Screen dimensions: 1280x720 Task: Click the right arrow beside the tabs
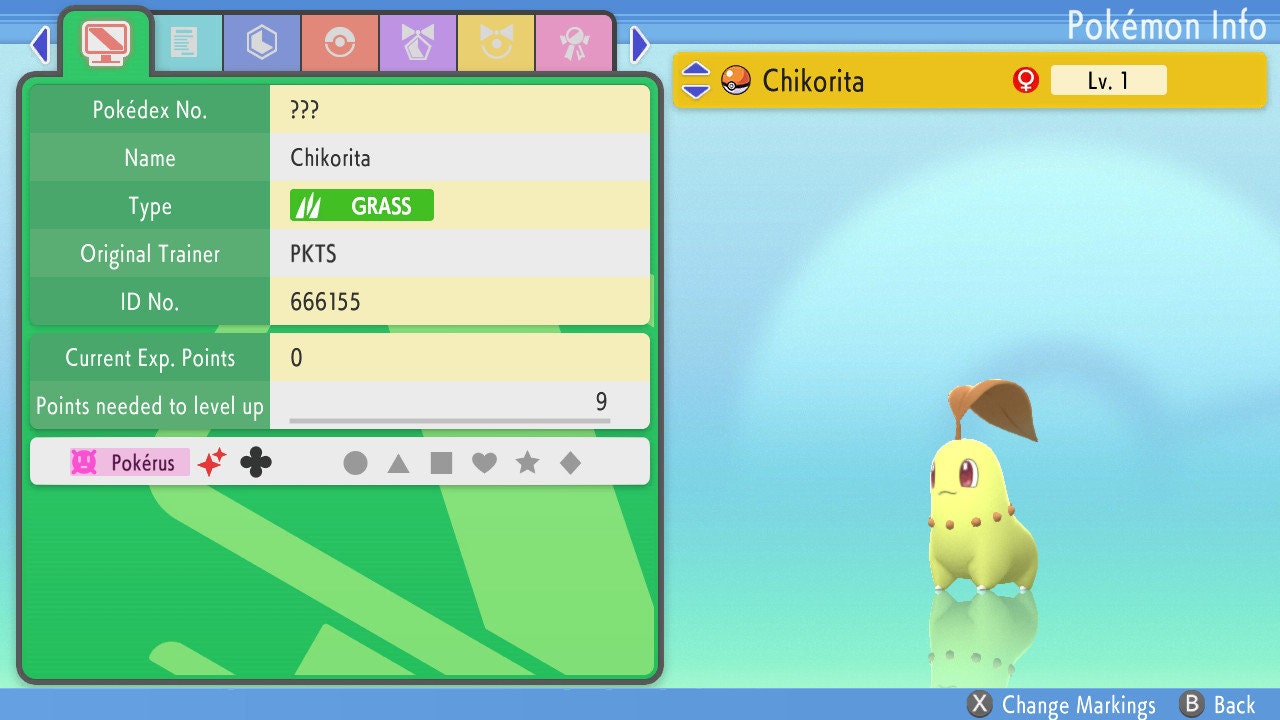click(640, 44)
